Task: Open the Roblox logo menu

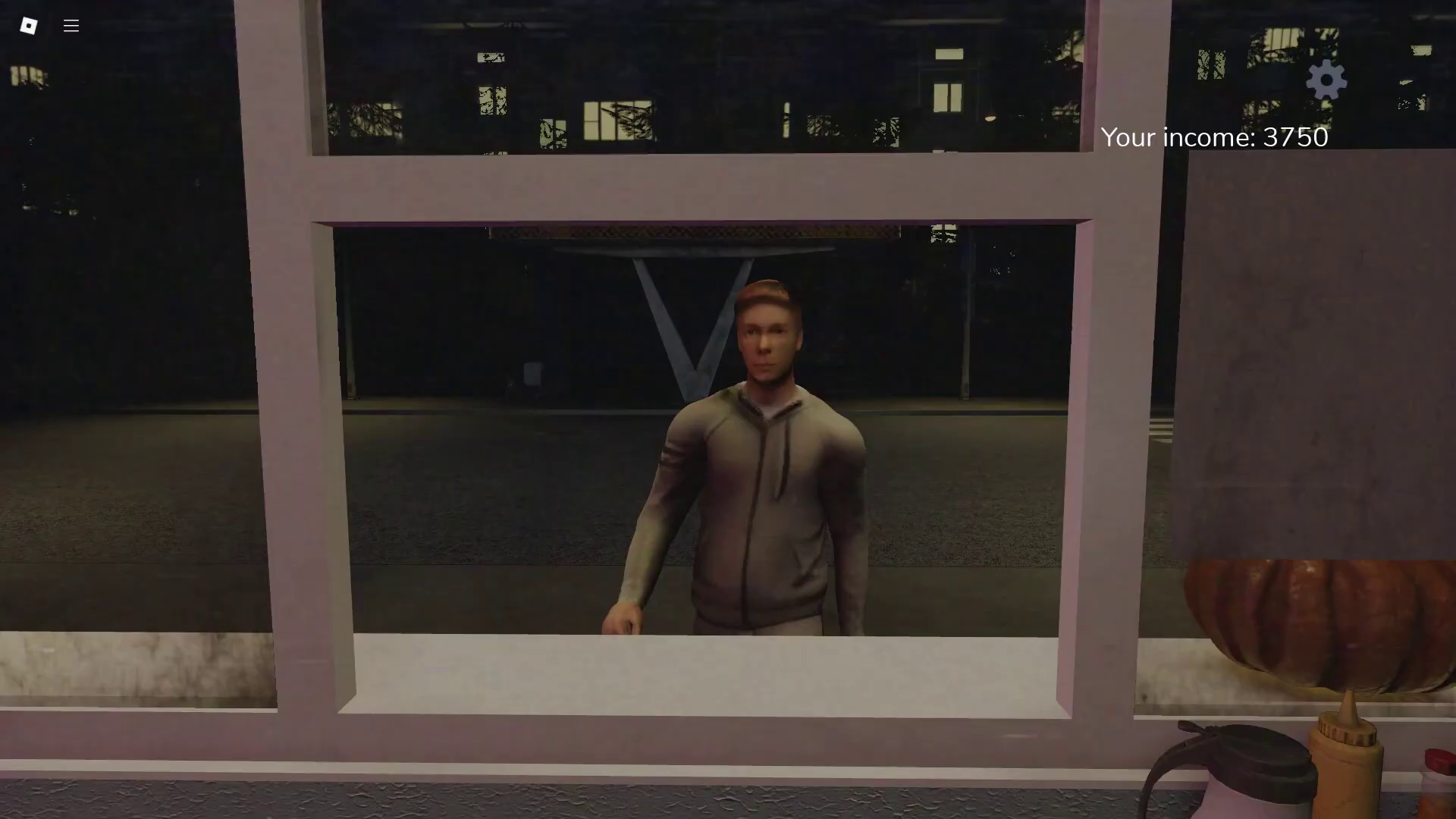Action: coord(29,26)
